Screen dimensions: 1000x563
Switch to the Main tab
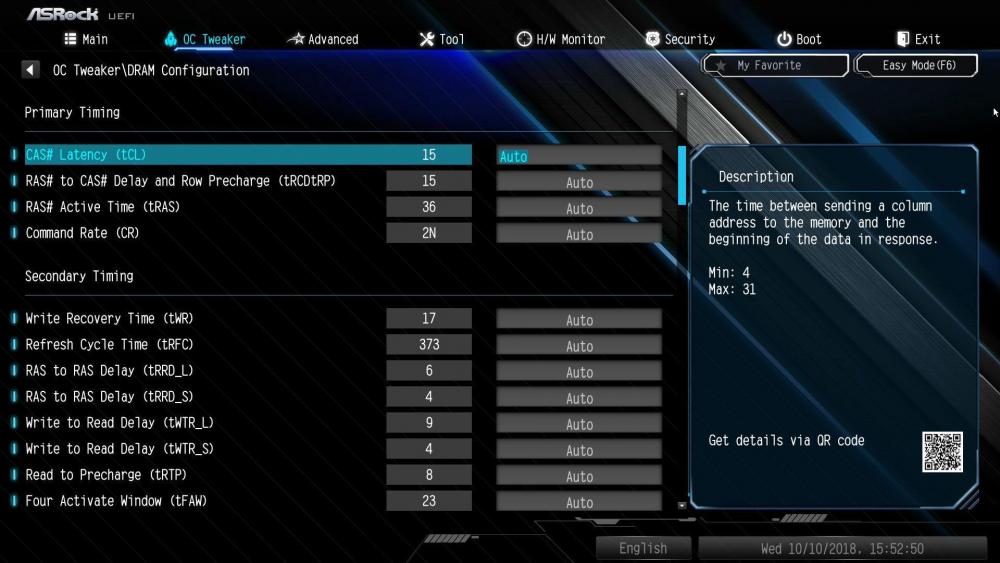pos(86,39)
